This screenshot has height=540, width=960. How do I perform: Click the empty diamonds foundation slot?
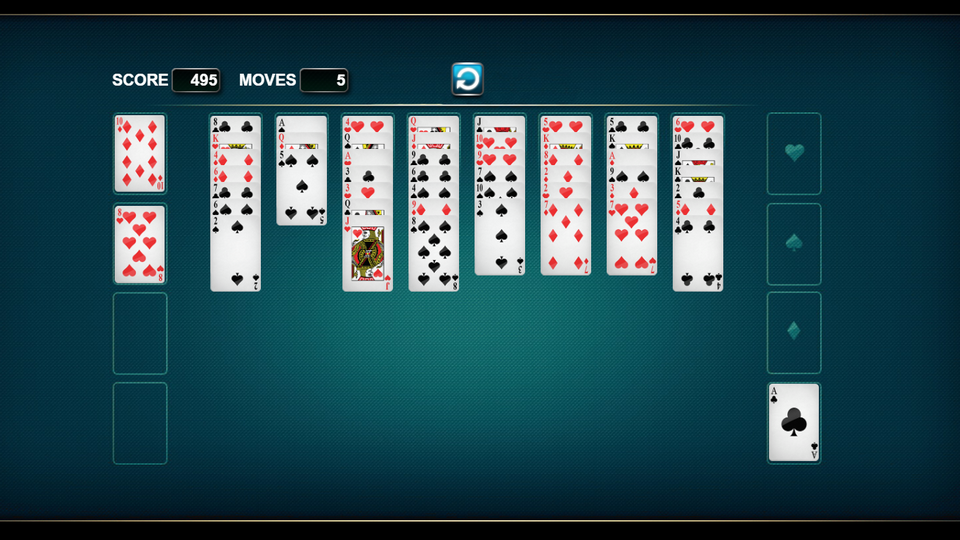point(794,332)
